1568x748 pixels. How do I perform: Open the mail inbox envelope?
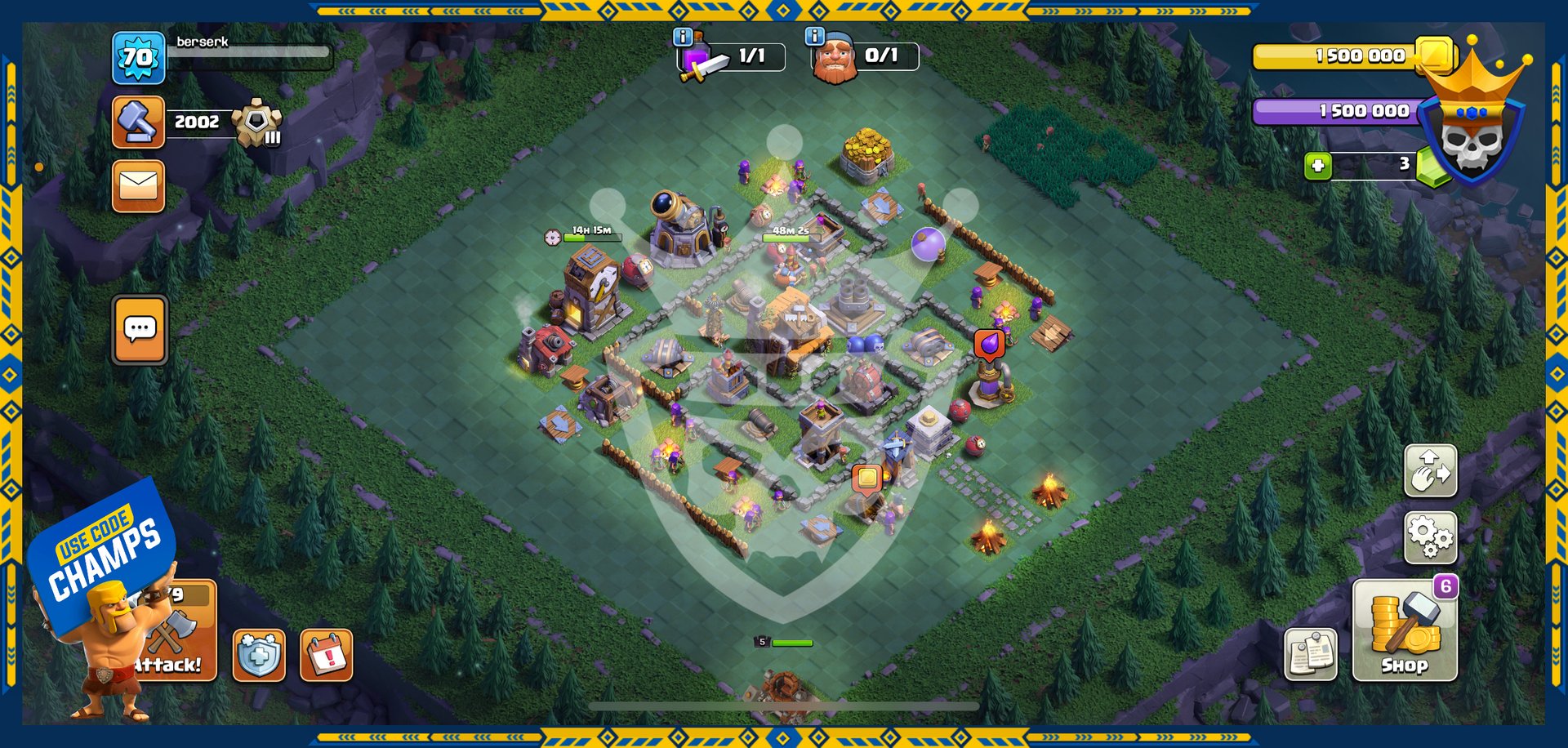point(138,186)
